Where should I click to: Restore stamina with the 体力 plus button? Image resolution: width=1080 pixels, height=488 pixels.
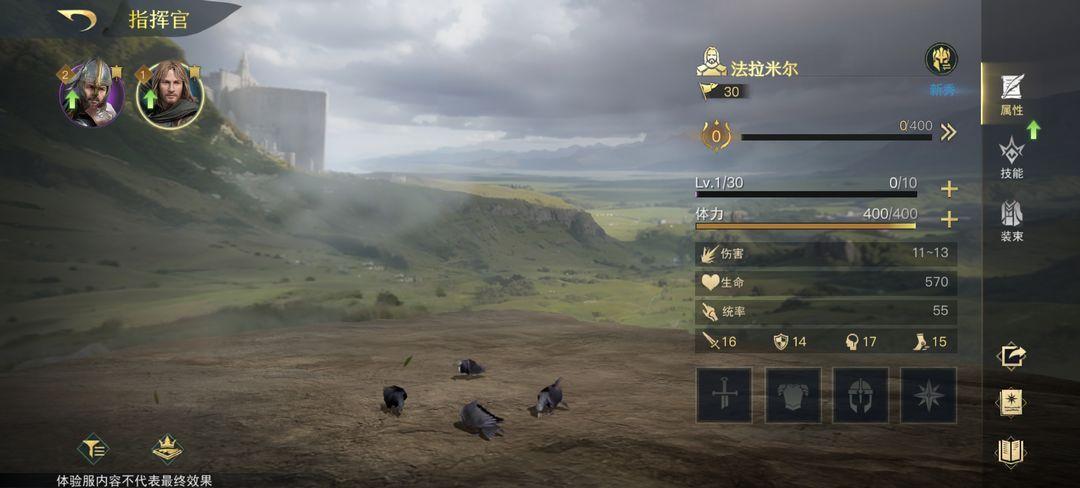(948, 219)
